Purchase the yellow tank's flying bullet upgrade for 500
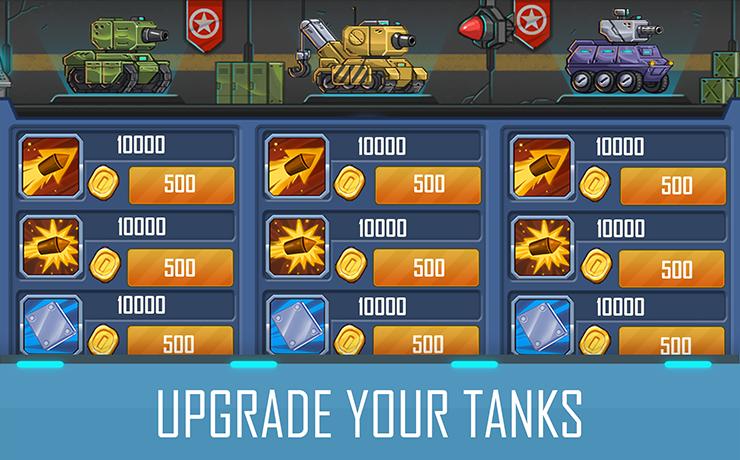 428,185
